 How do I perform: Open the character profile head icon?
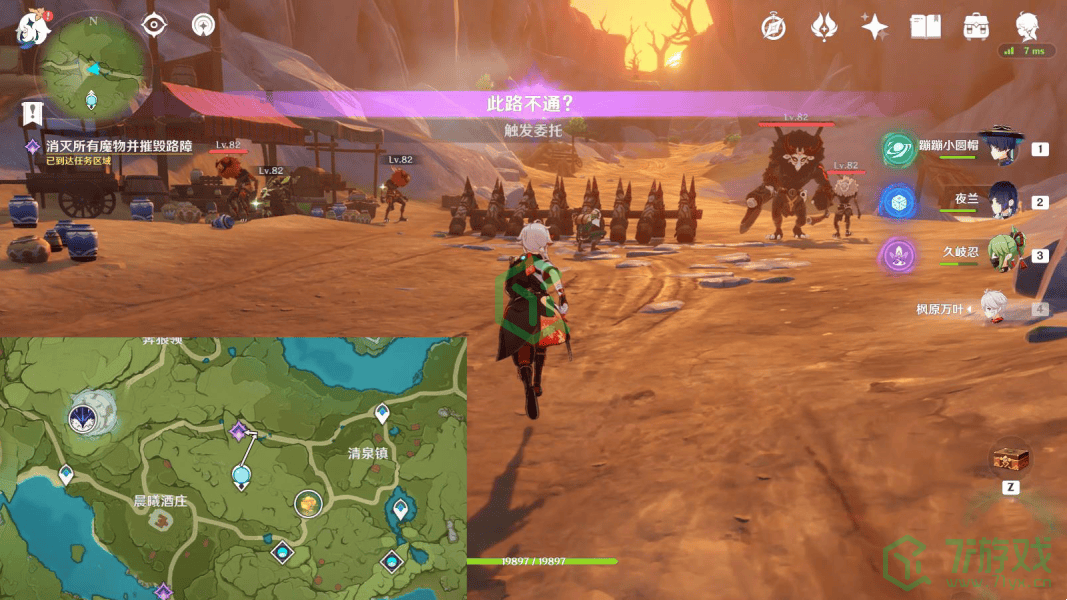(1027, 25)
